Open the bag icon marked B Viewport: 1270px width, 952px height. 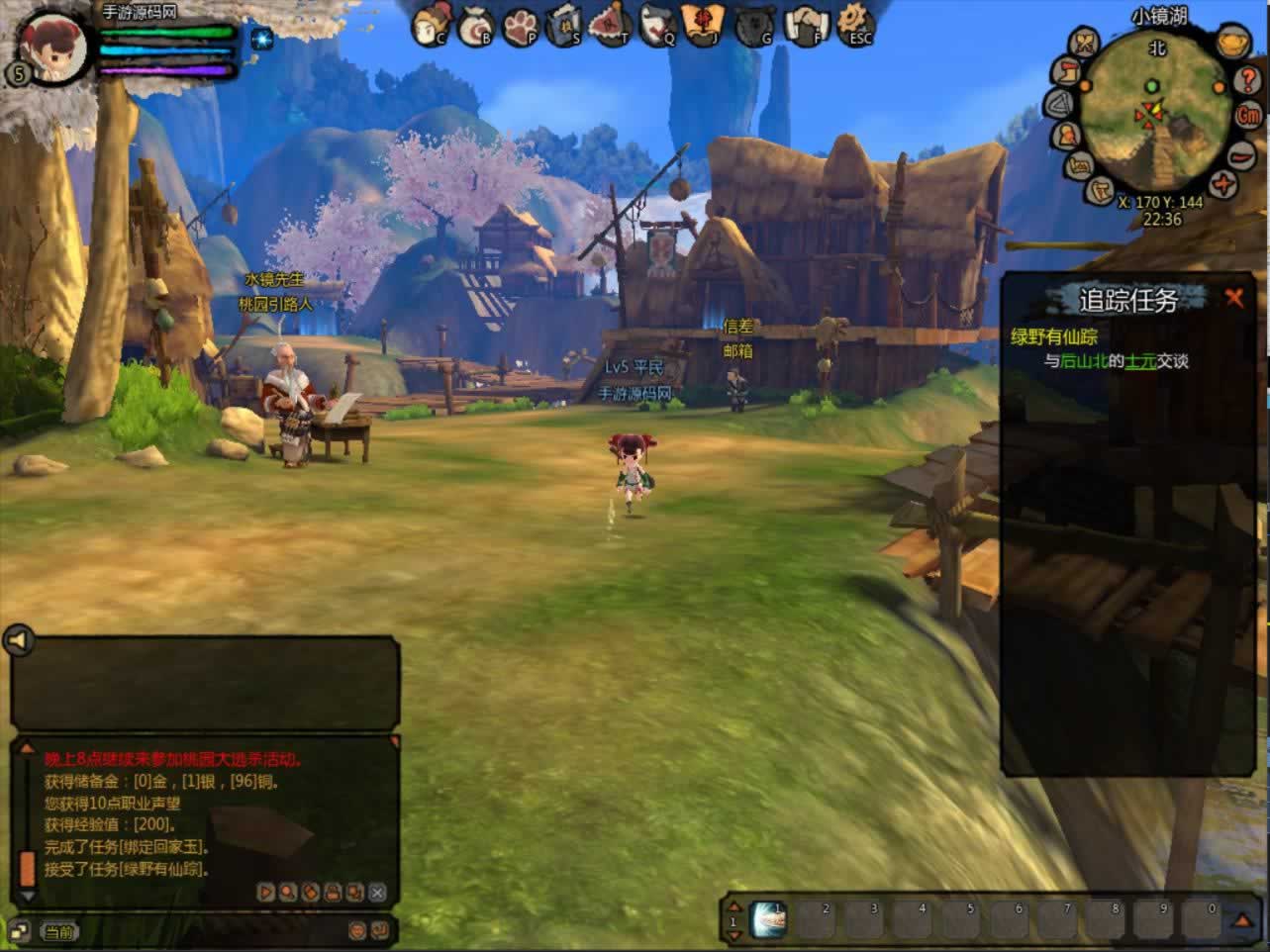pos(477,26)
